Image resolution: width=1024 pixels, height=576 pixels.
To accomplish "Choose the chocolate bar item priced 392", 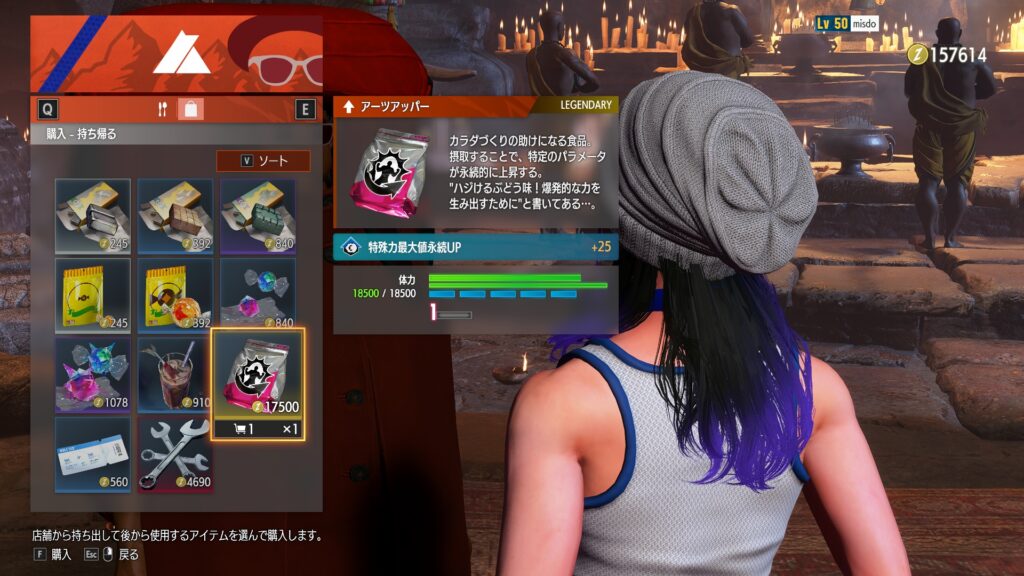I will [x=175, y=215].
